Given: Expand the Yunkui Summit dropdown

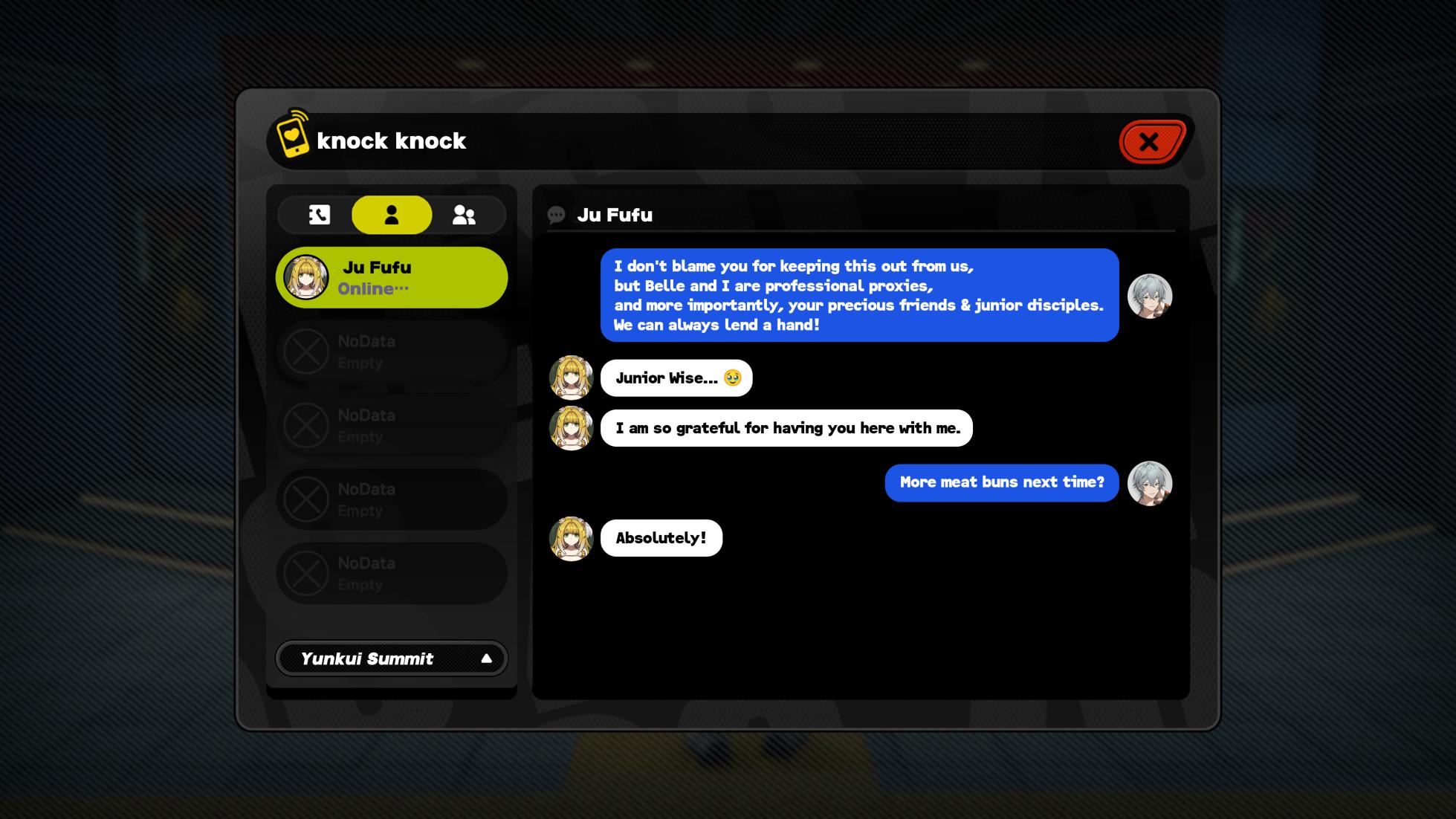Looking at the screenshot, I should coord(392,658).
